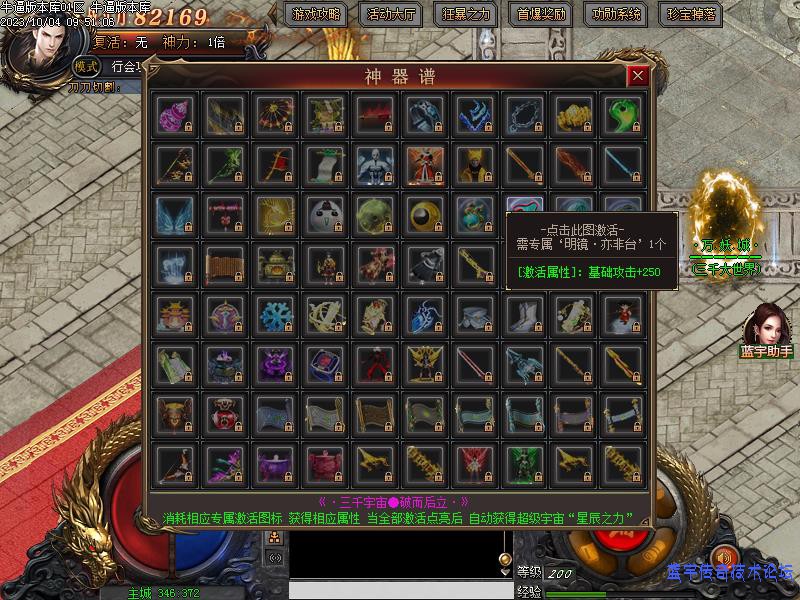Select the green jade pendant artifact slot
The image size is (800, 600).
pos(624,114)
